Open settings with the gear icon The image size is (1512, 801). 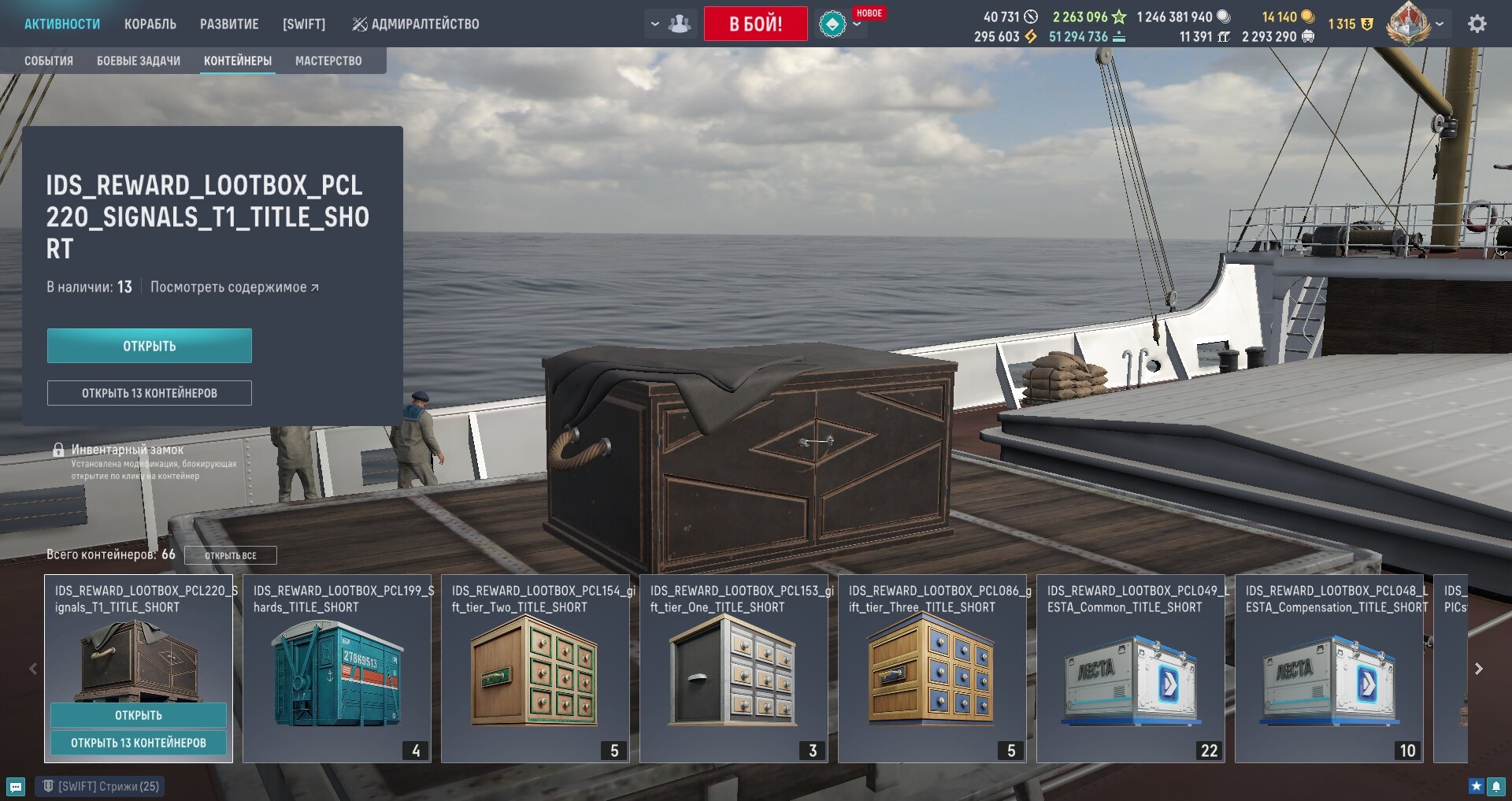tap(1477, 24)
